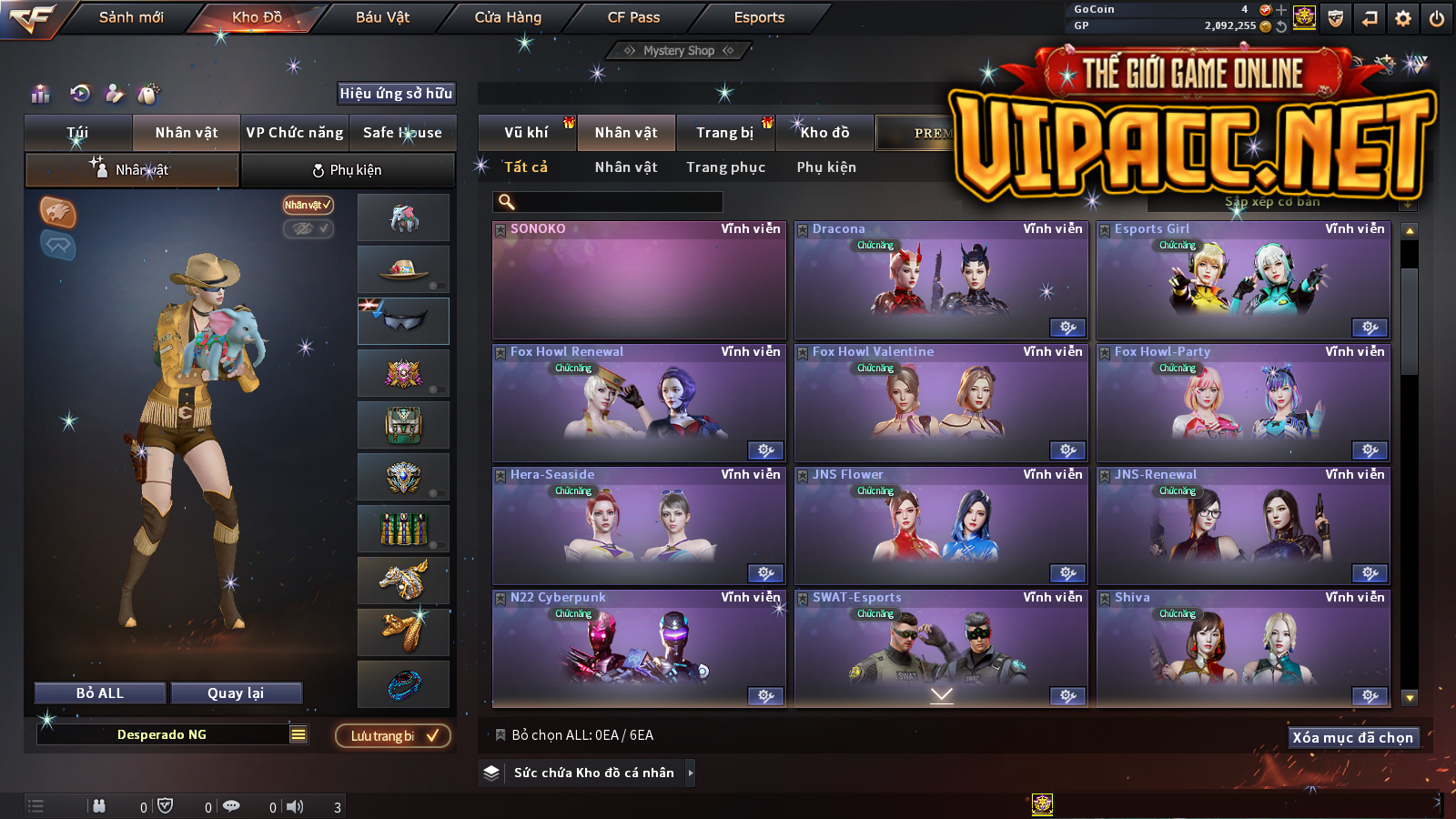
Task: Open settings for Fox Howl Renewal card
Action: [x=765, y=450]
